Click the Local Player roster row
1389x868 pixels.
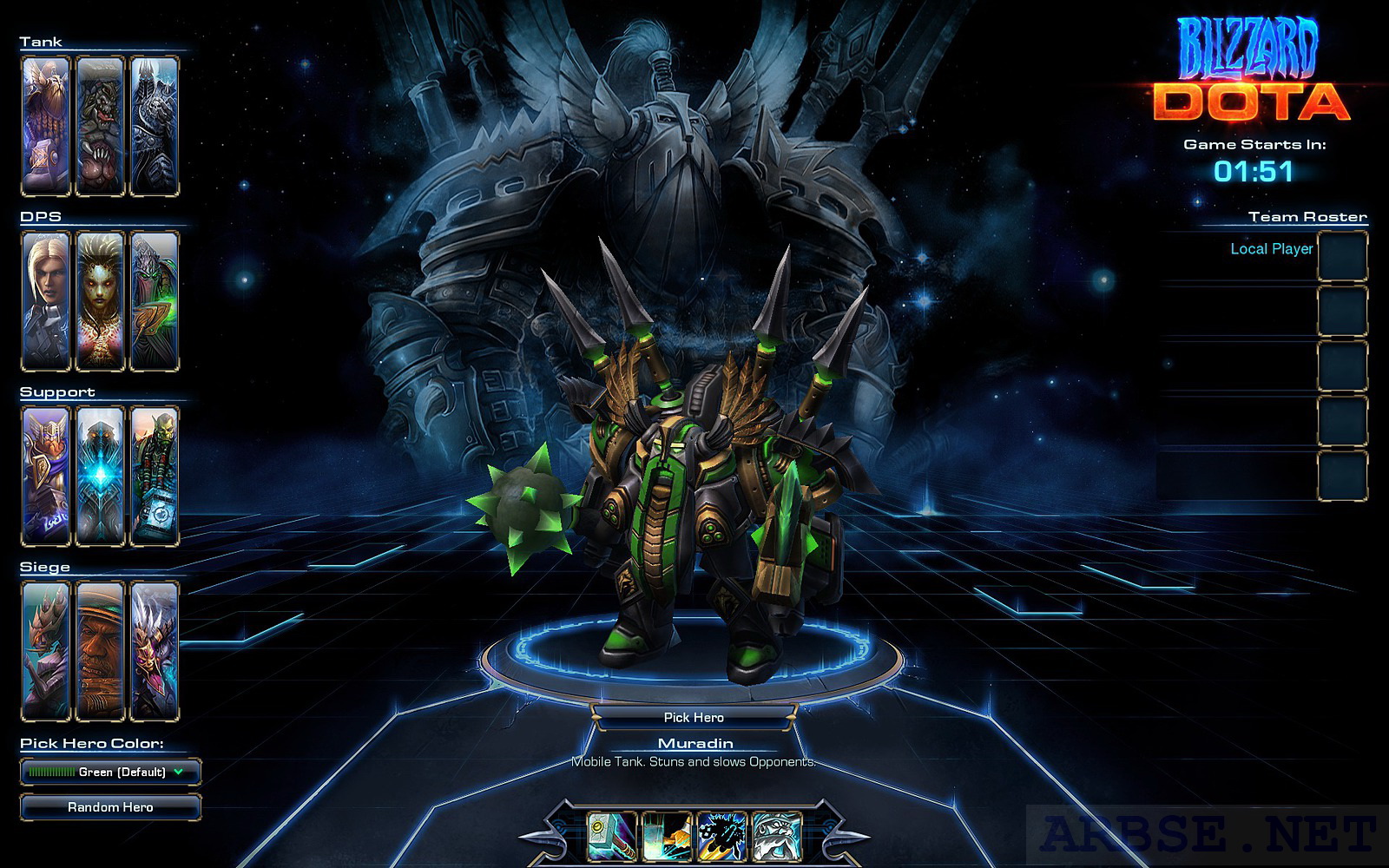1271,249
